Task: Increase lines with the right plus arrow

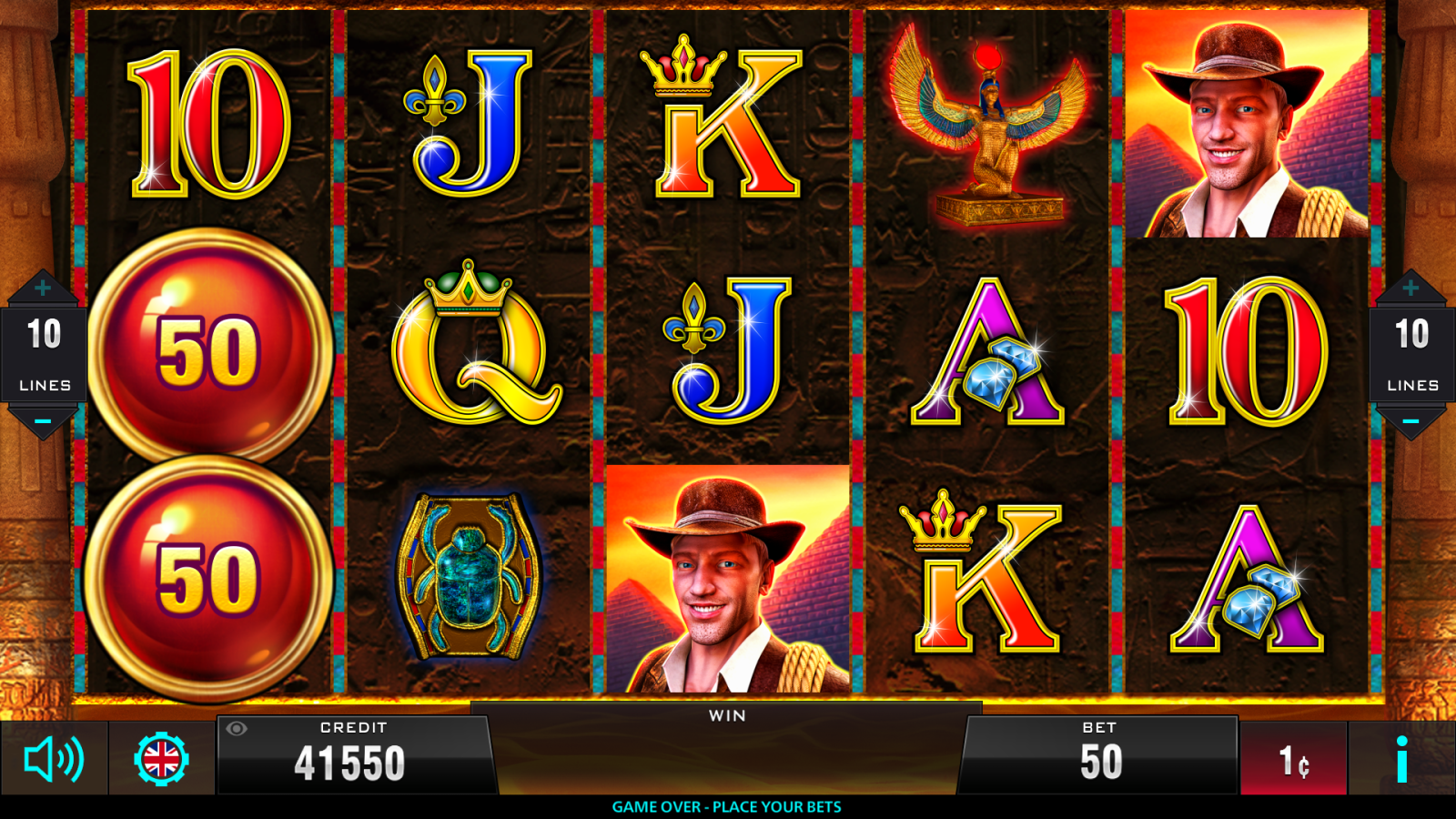Action: (1410, 289)
